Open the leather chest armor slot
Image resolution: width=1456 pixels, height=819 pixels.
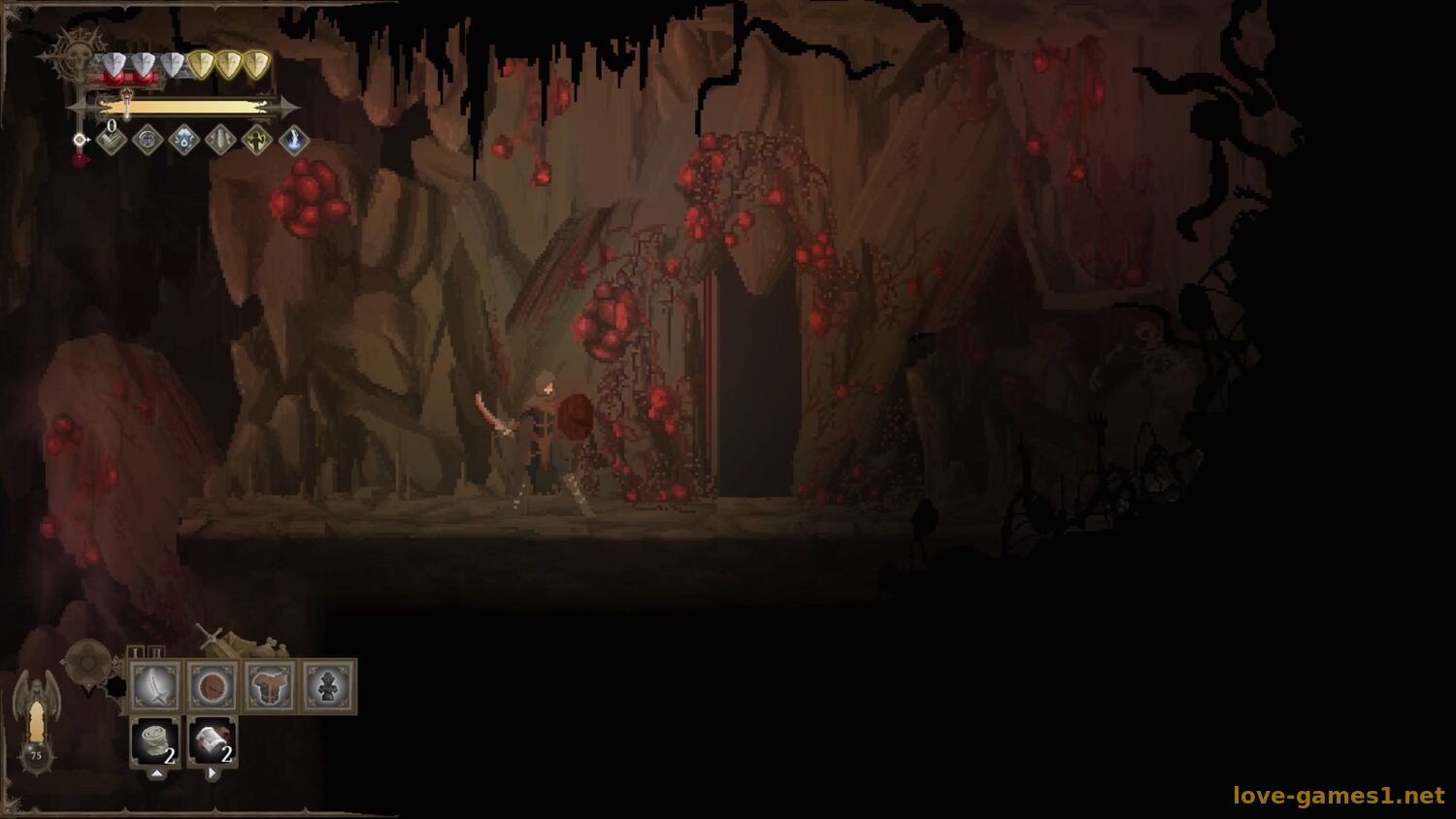(x=270, y=687)
